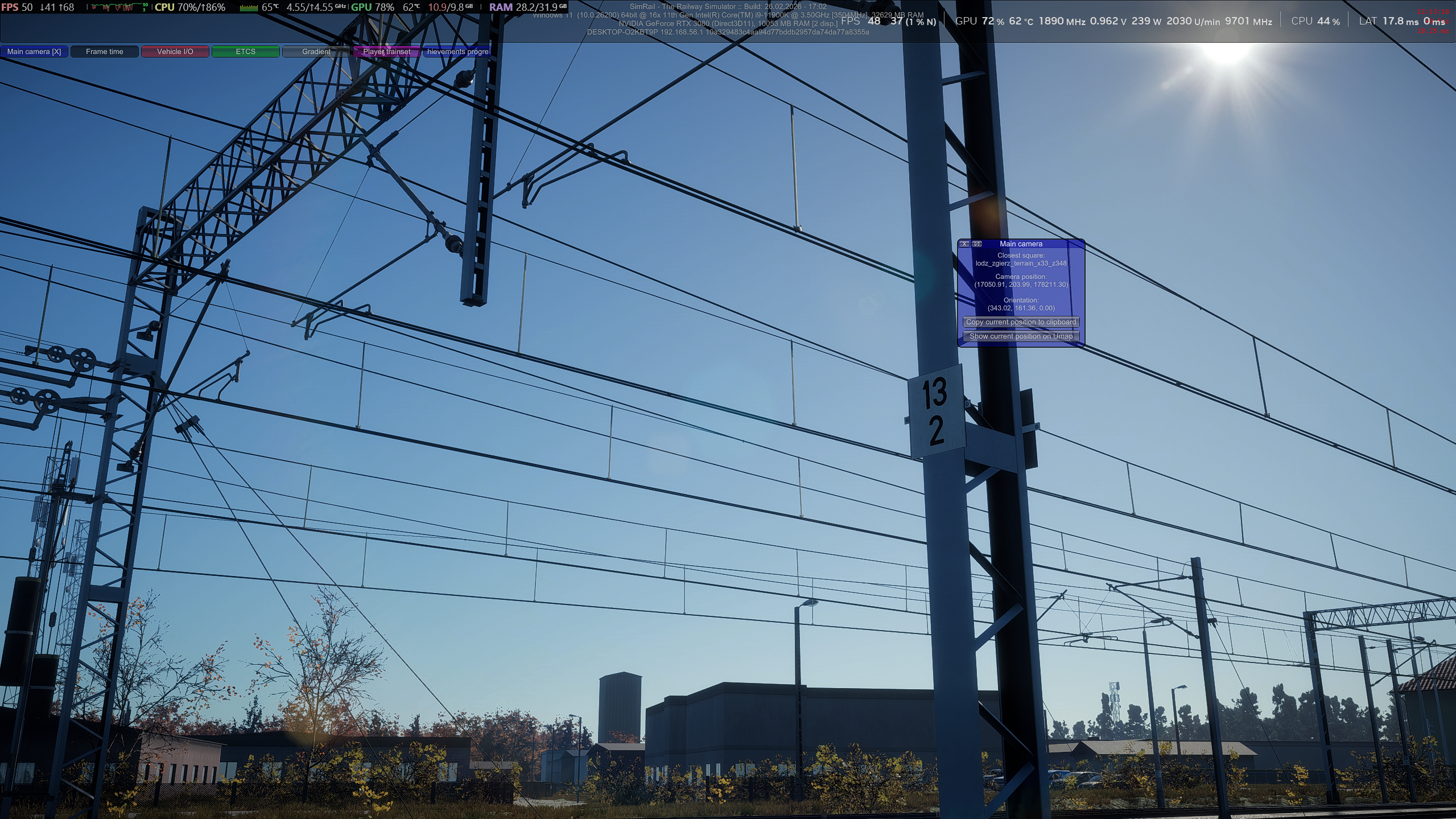Show the Player trainset panel
This screenshot has height=819, width=1456.
[387, 52]
